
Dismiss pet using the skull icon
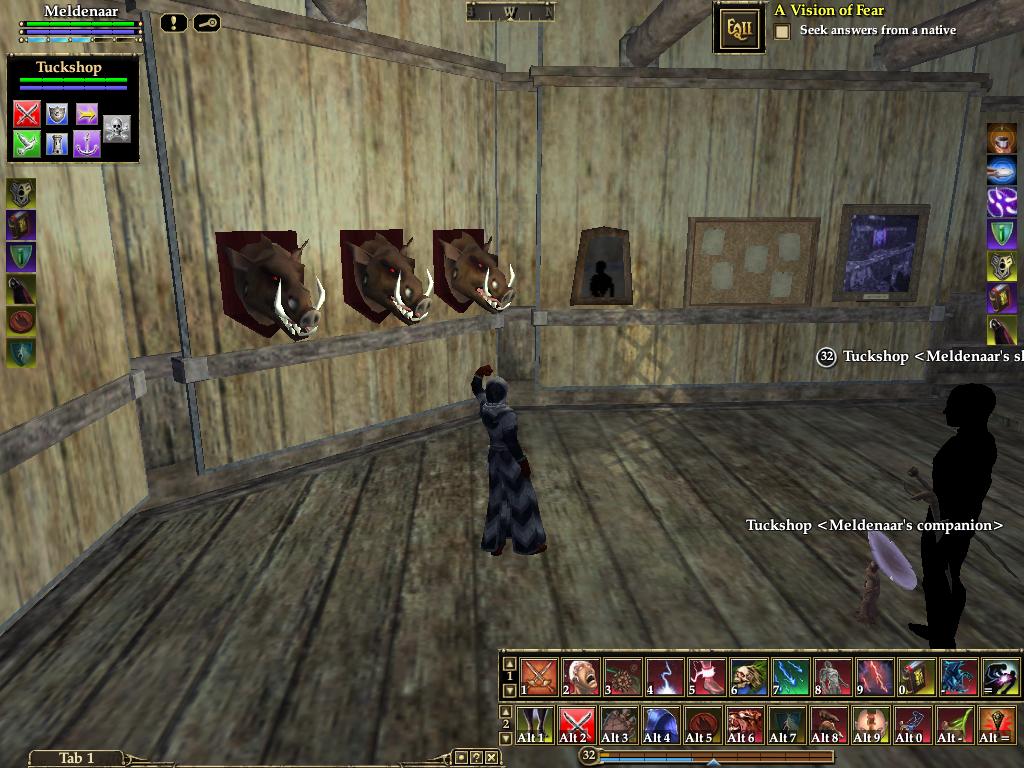117,129
